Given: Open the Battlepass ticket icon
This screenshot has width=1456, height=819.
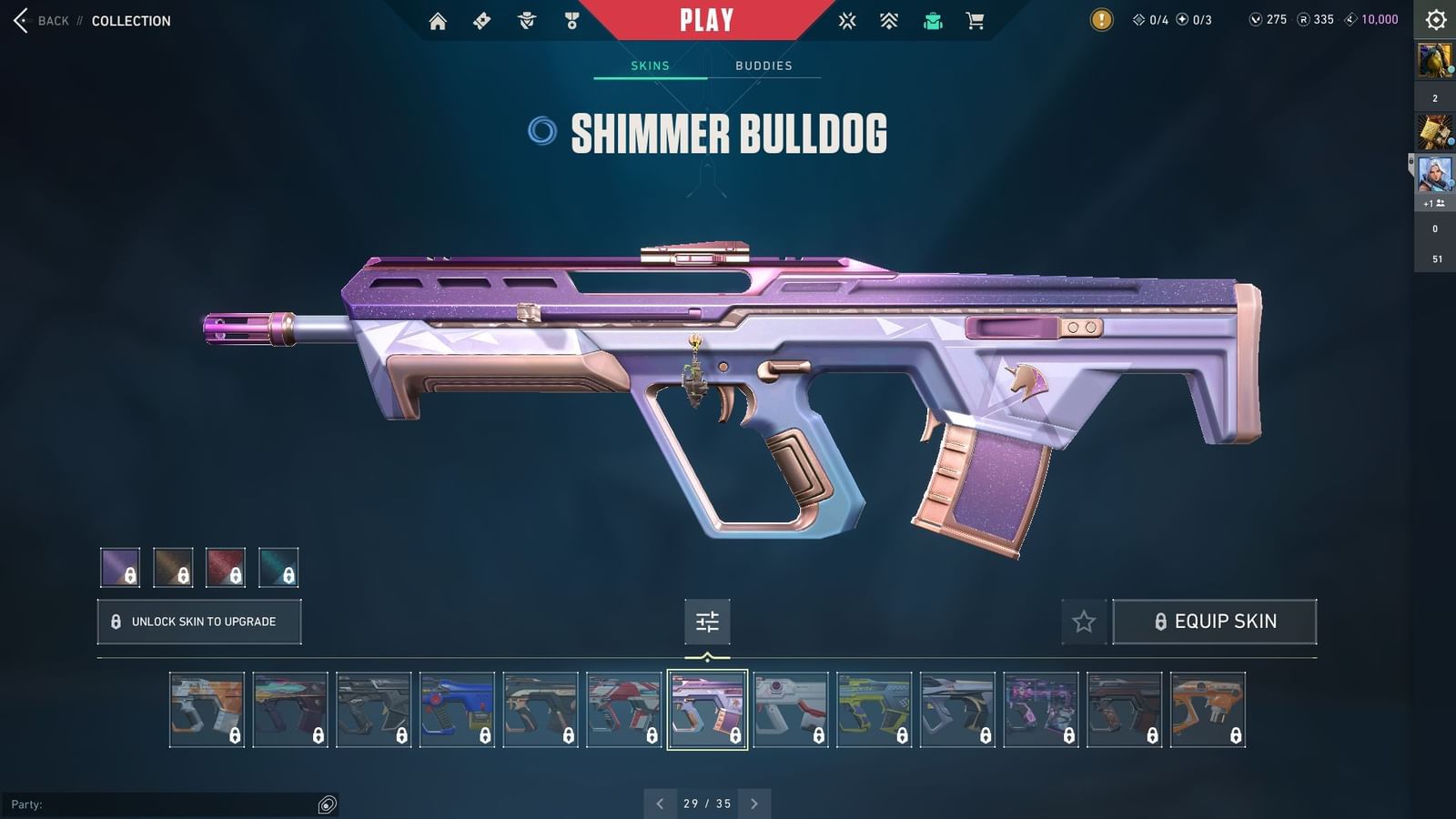Looking at the screenshot, I should click(x=481, y=20).
